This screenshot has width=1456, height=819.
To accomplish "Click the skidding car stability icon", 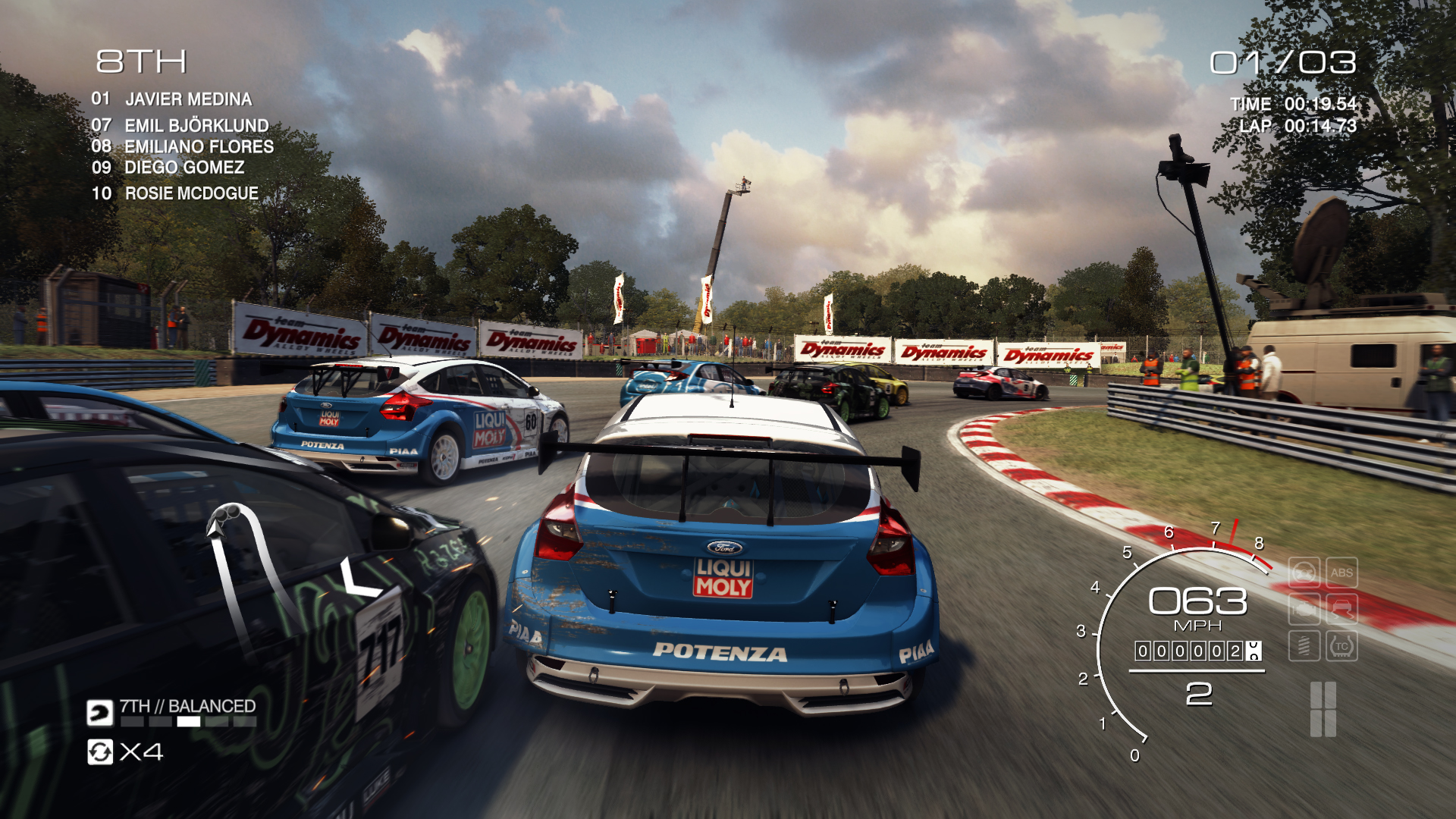I will pyautogui.click(x=1341, y=610).
